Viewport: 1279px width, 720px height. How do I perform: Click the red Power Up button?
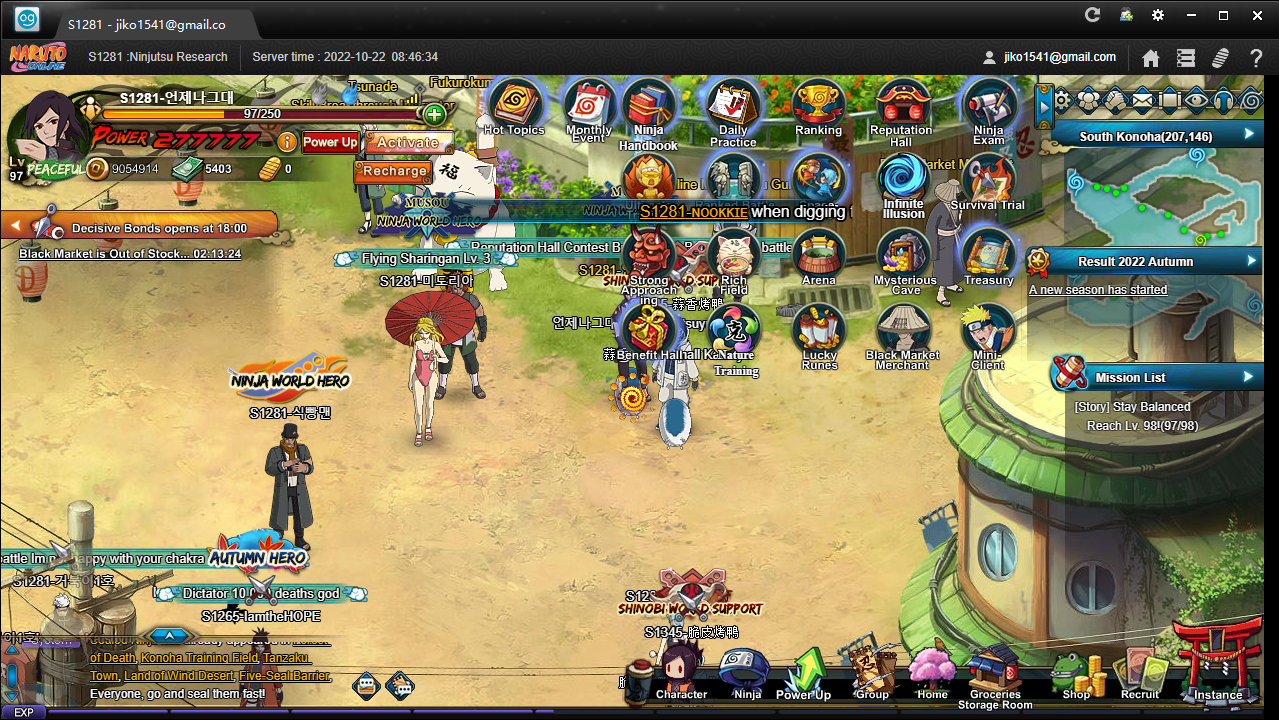330,142
